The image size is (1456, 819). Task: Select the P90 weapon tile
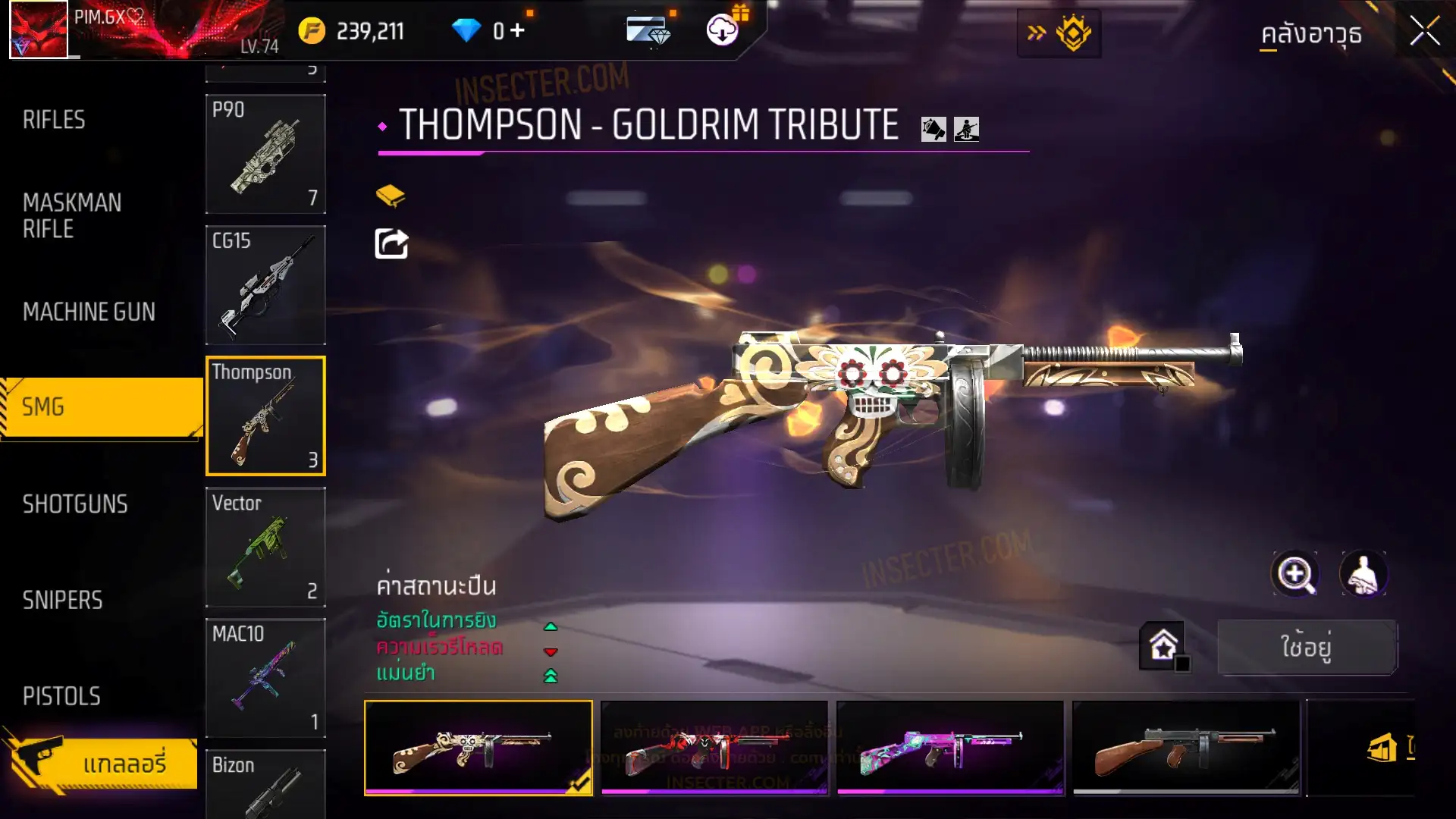[x=265, y=154]
